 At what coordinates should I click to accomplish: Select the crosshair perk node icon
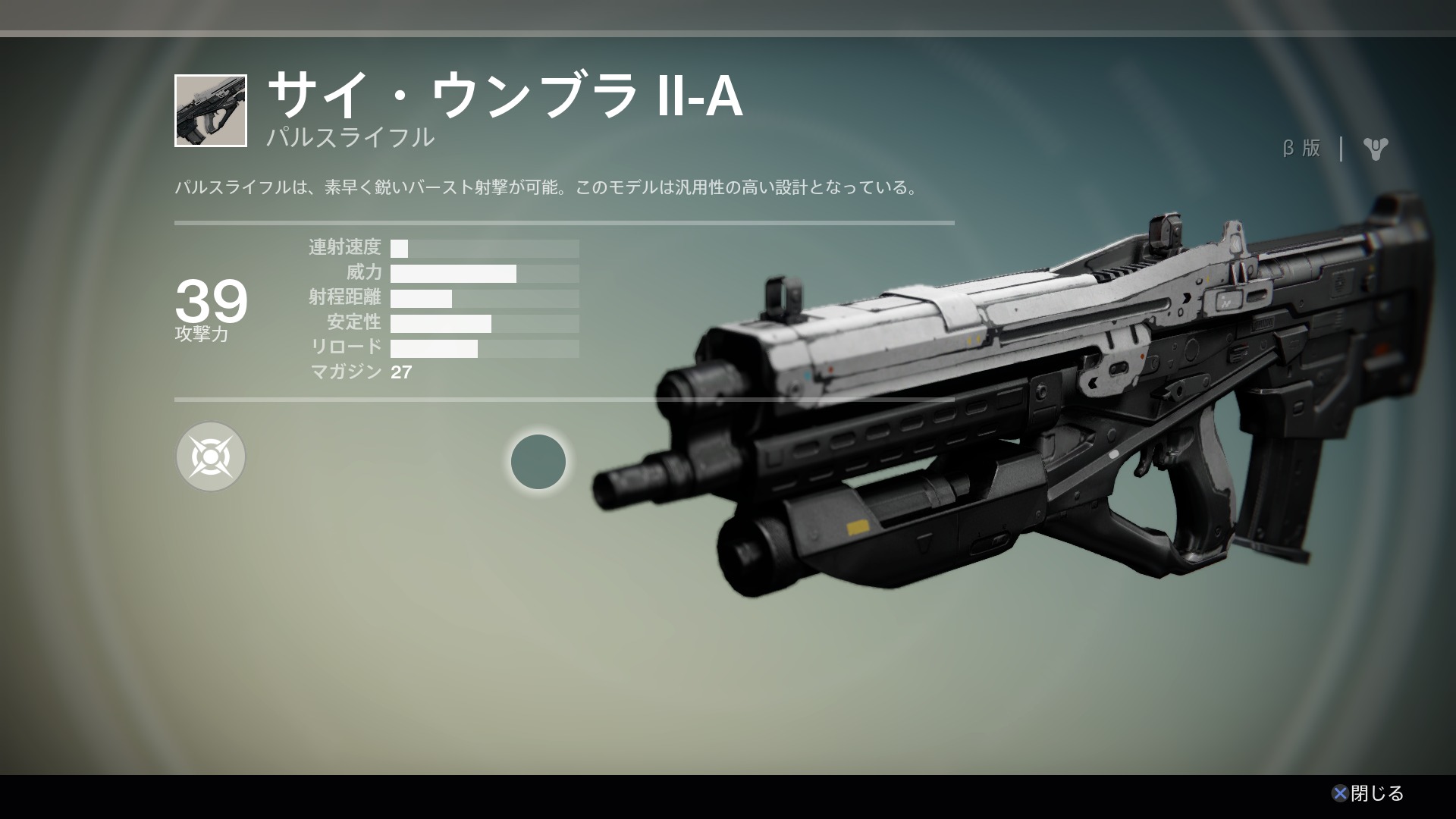tap(211, 457)
